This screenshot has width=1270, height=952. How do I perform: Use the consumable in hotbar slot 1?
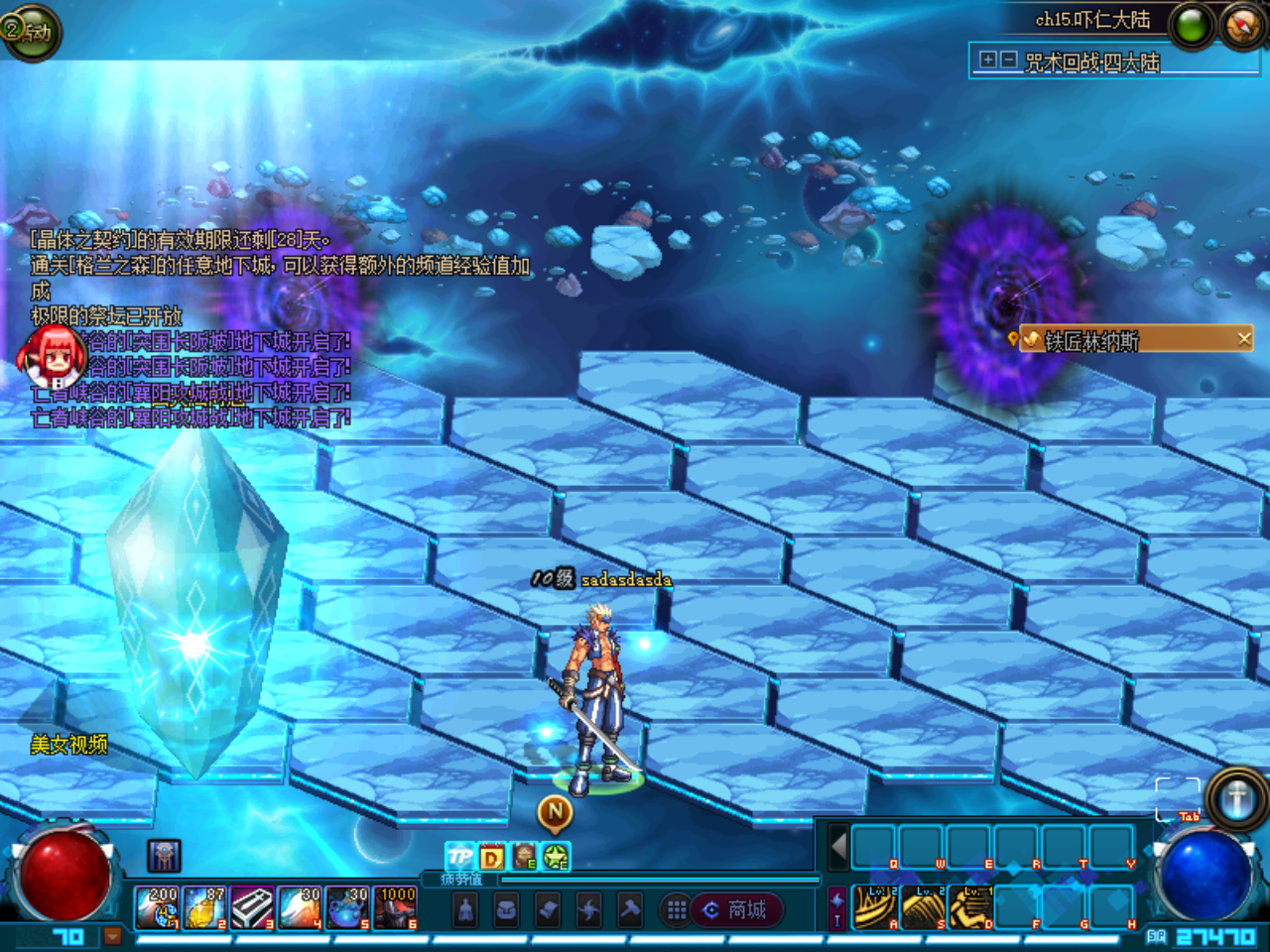pyautogui.click(x=157, y=907)
